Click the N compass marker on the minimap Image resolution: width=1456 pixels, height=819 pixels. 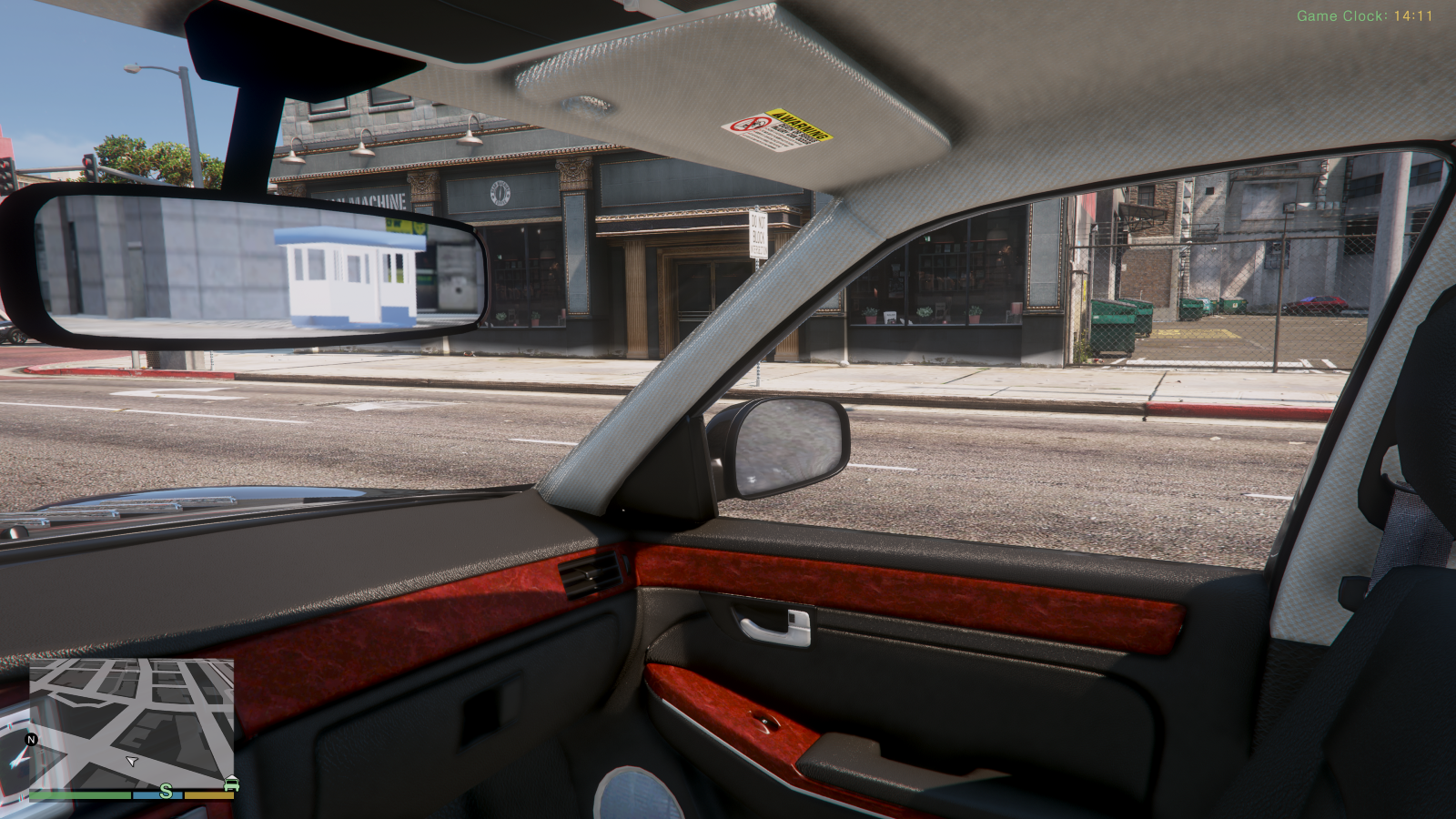[x=30, y=742]
